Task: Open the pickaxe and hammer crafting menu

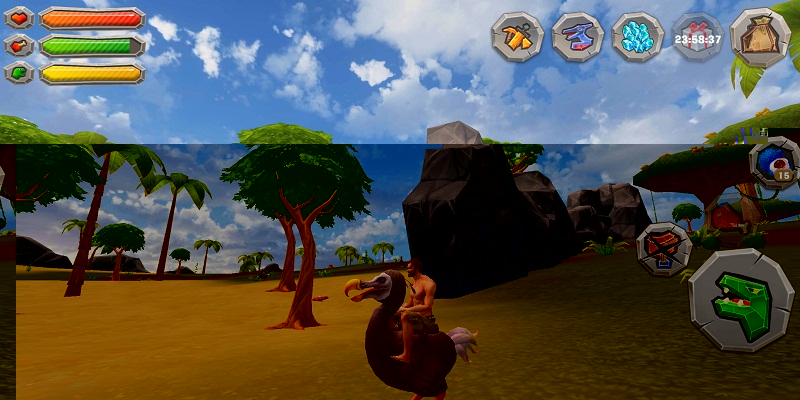Action: click(516, 37)
